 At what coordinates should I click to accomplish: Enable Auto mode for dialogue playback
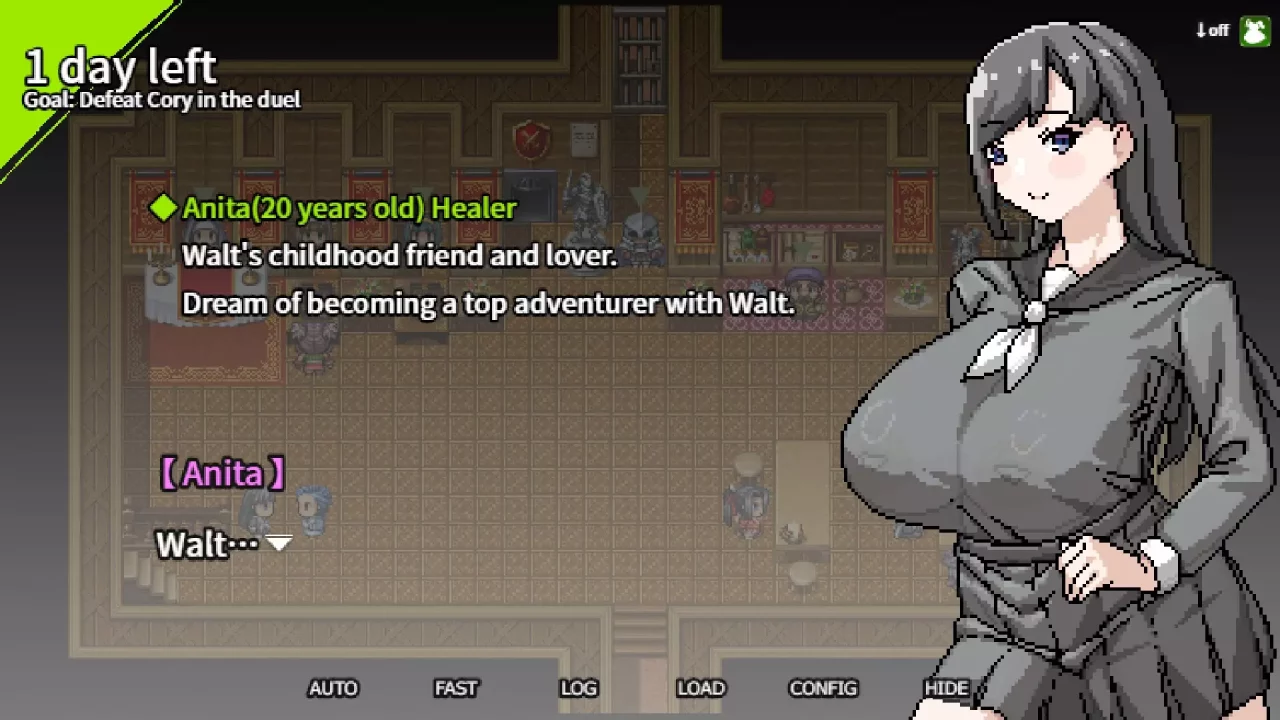pos(333,688)
